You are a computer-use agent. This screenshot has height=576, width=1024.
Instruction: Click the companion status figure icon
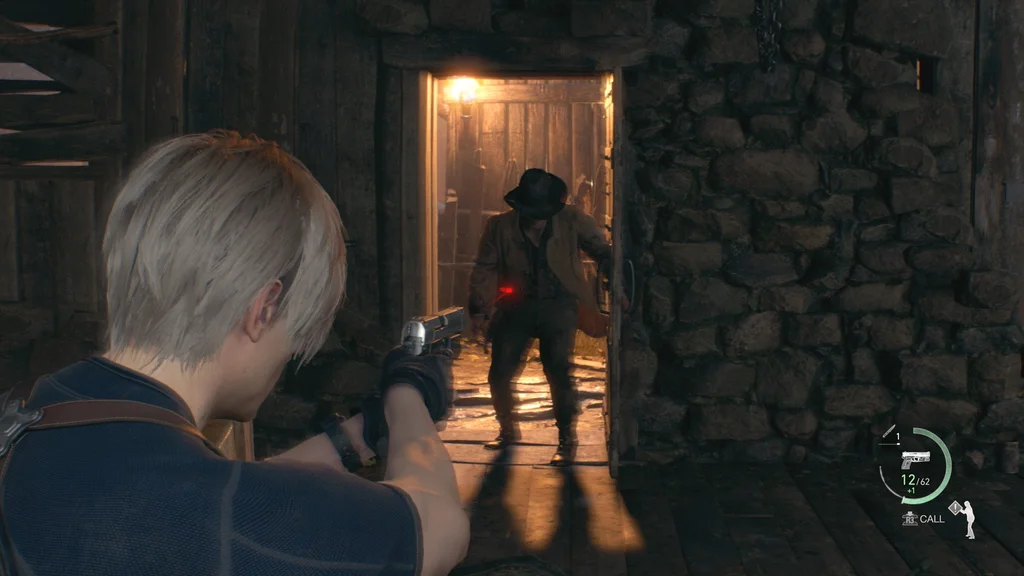[x=967, y=520]
